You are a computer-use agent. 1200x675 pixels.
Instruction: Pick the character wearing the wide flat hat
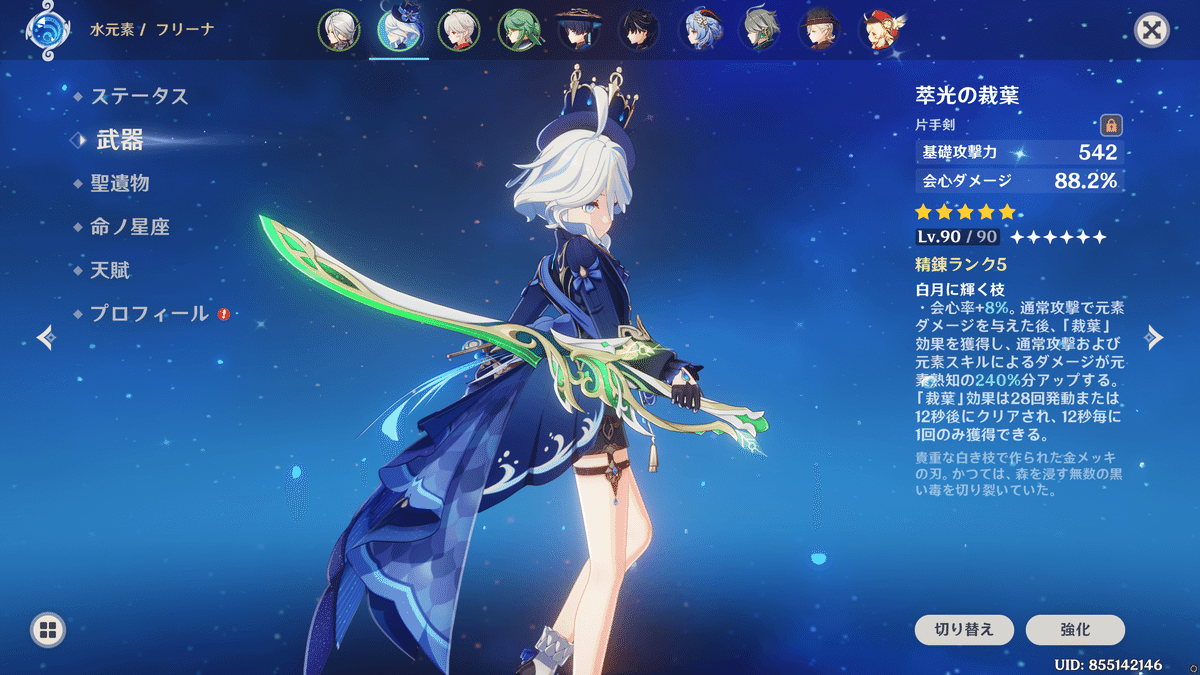pos(578,30)
